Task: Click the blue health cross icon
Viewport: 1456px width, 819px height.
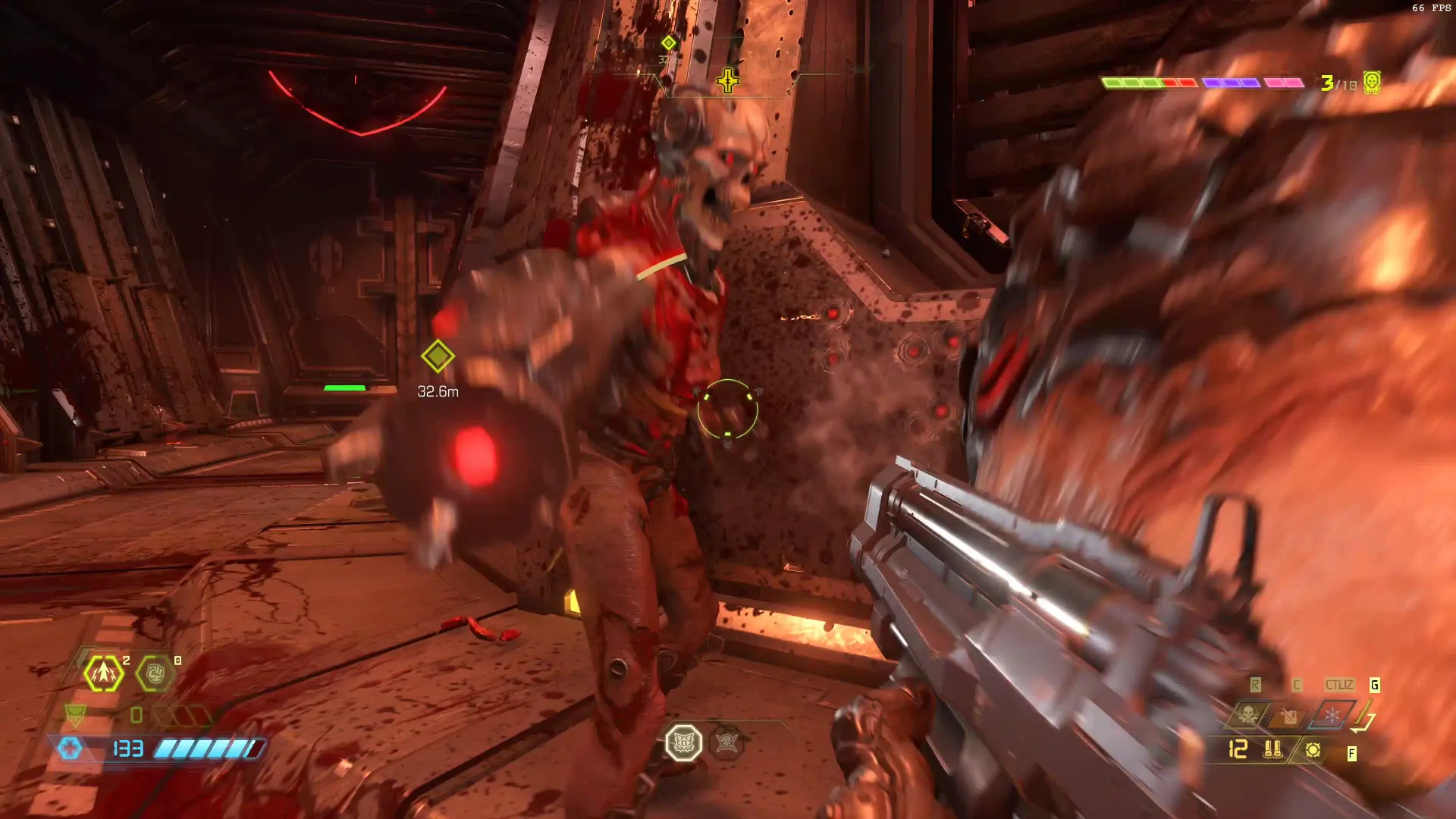Action: point(70,748)
